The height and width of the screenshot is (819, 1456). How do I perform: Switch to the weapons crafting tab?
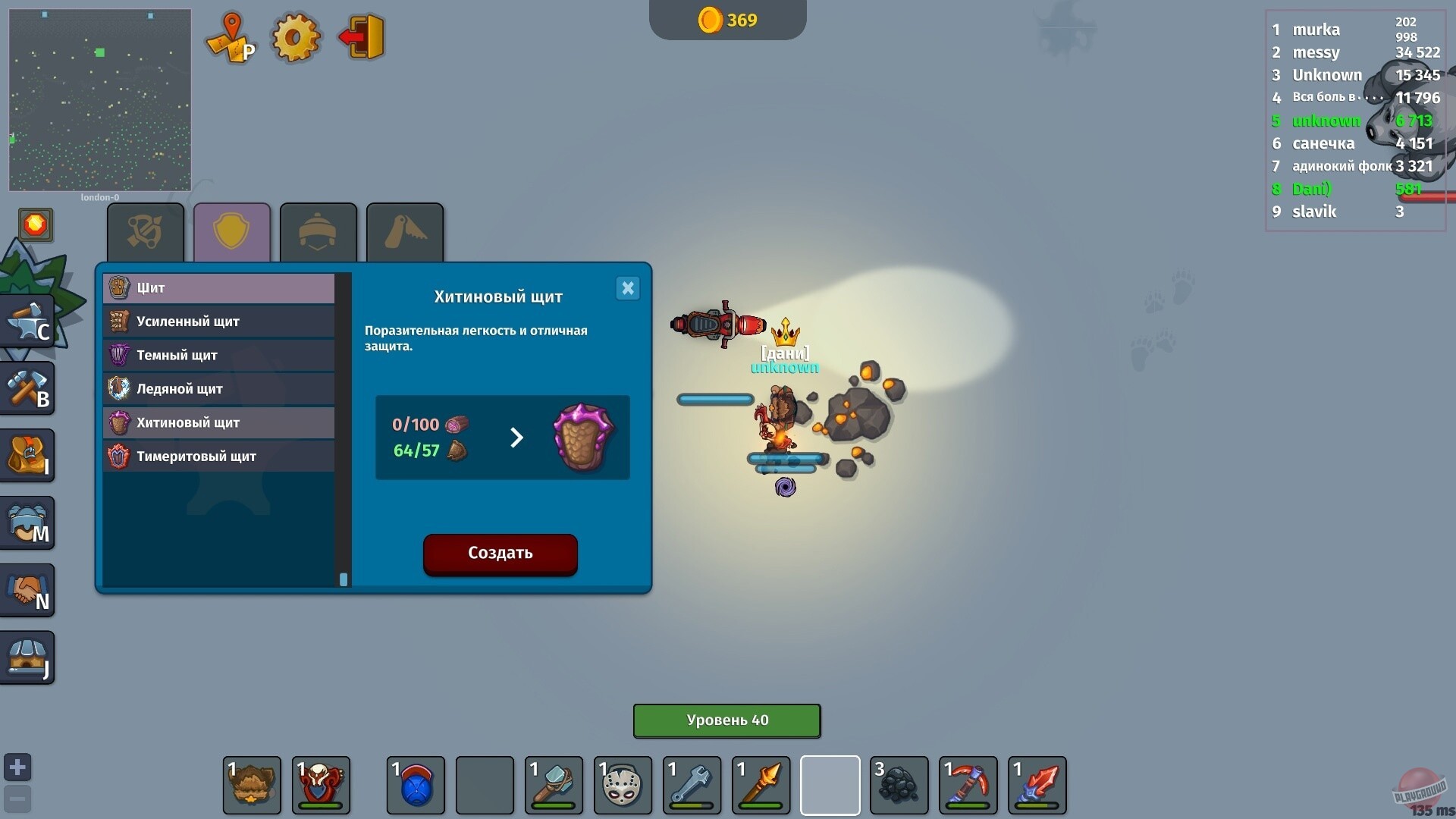tap(145, 232)
